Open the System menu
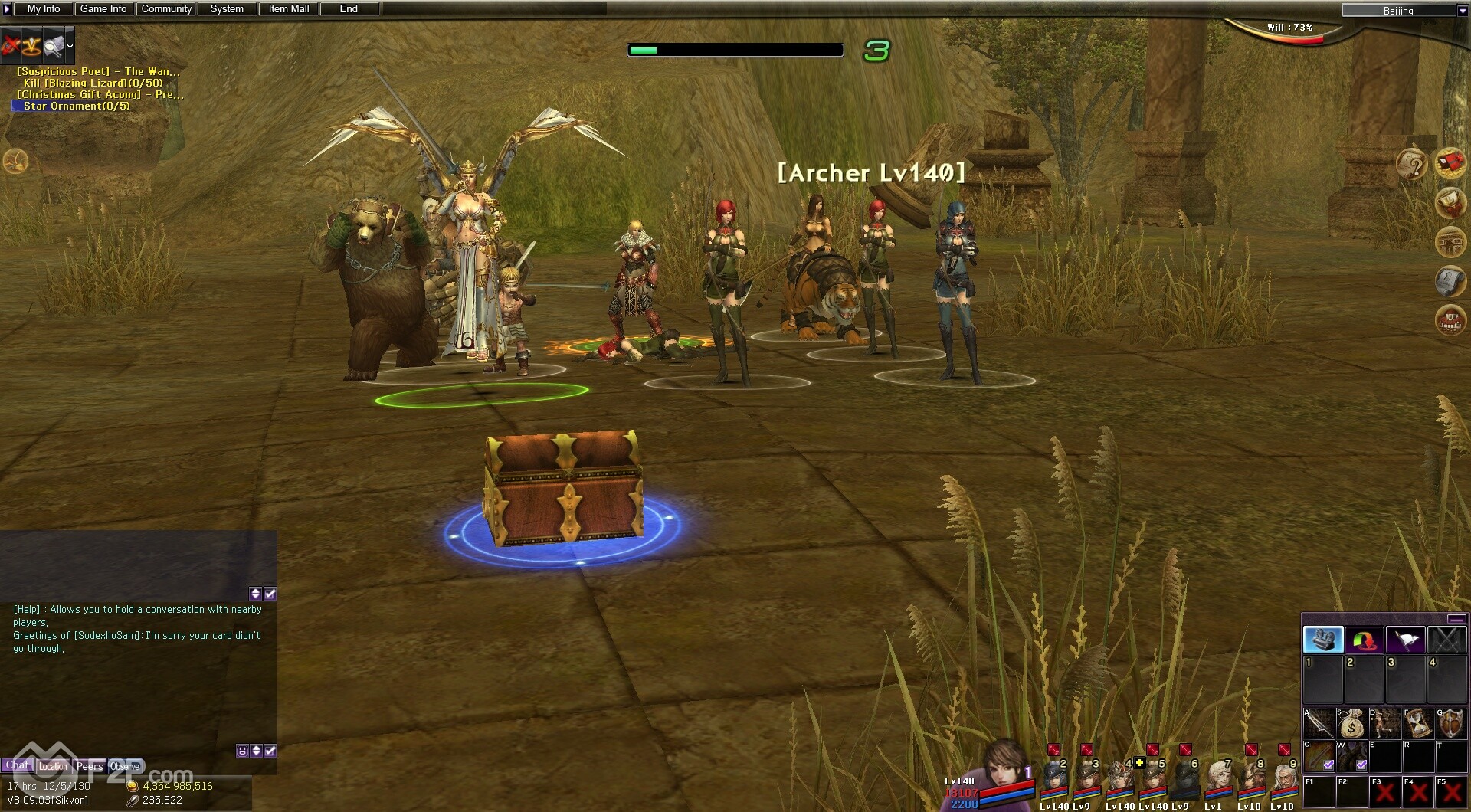The width and height of the screenshot is (1471, 812). point(227,9)
